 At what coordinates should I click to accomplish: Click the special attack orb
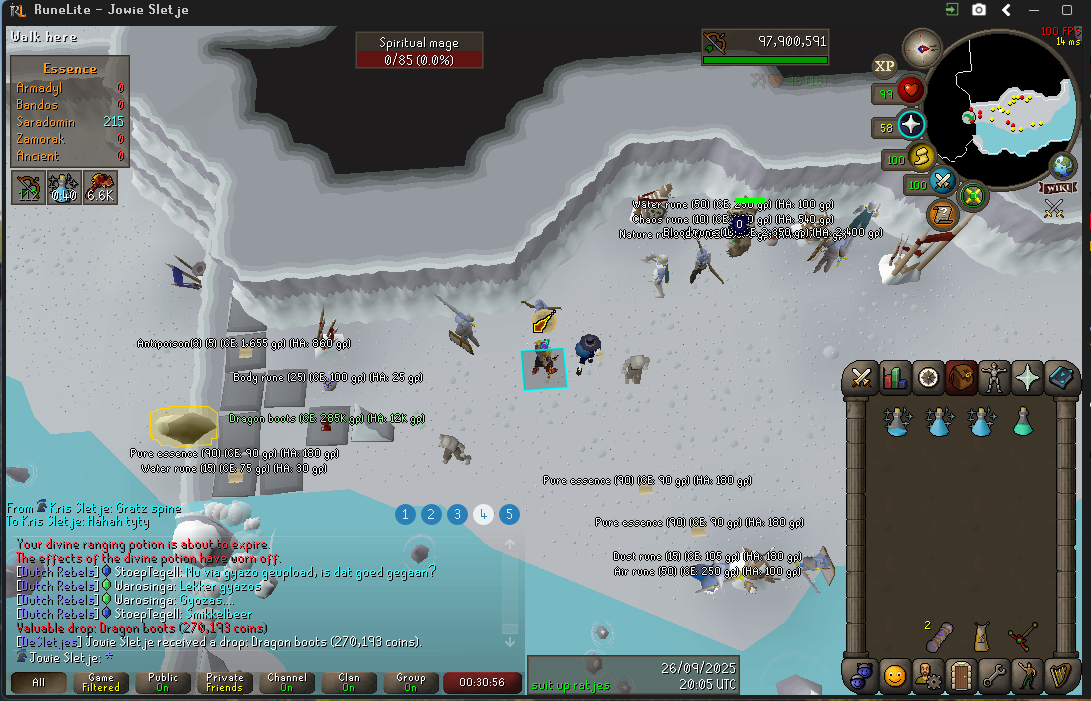tap(942, 182)
